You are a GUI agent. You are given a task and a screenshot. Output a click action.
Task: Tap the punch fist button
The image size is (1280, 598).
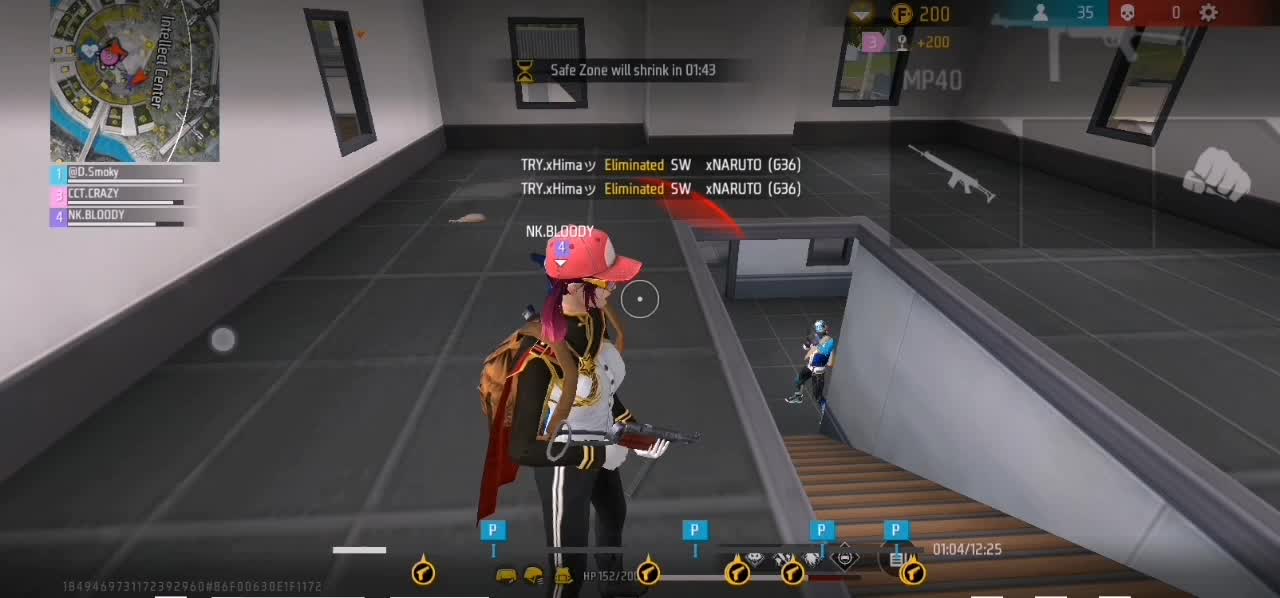tap(1216, 173)
